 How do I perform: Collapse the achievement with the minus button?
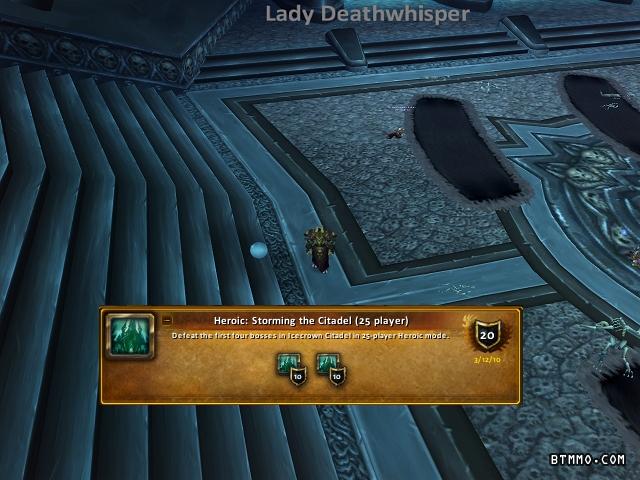tap(167, 321)
